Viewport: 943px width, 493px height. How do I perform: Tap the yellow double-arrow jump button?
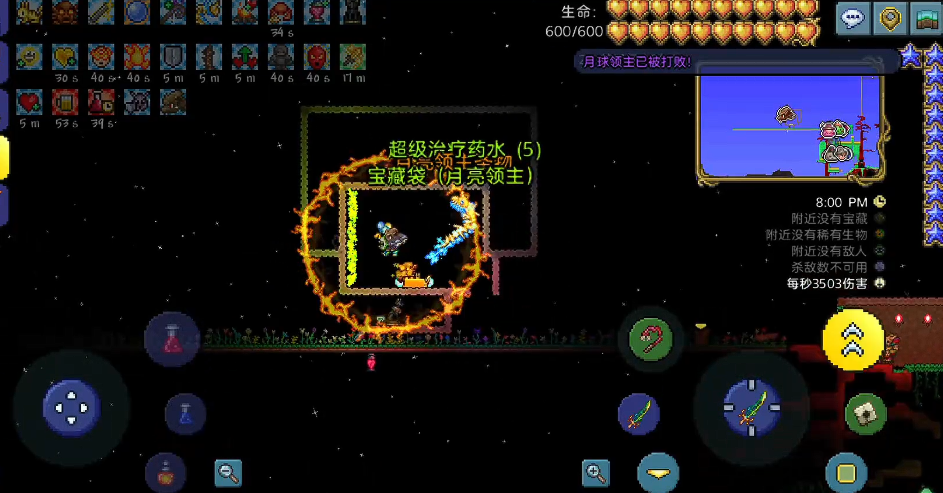coord(853,340)
